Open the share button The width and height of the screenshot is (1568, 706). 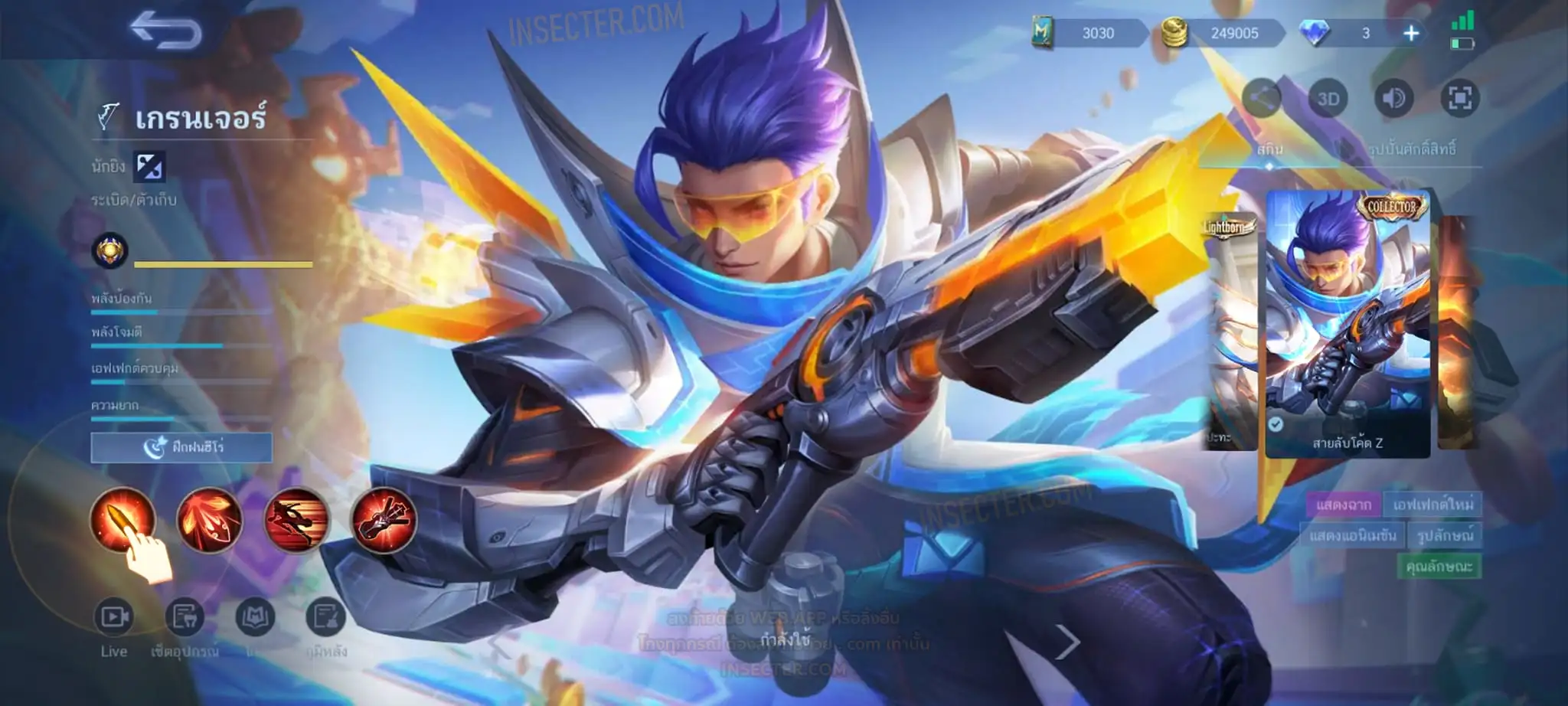(x=1262, y=98)
